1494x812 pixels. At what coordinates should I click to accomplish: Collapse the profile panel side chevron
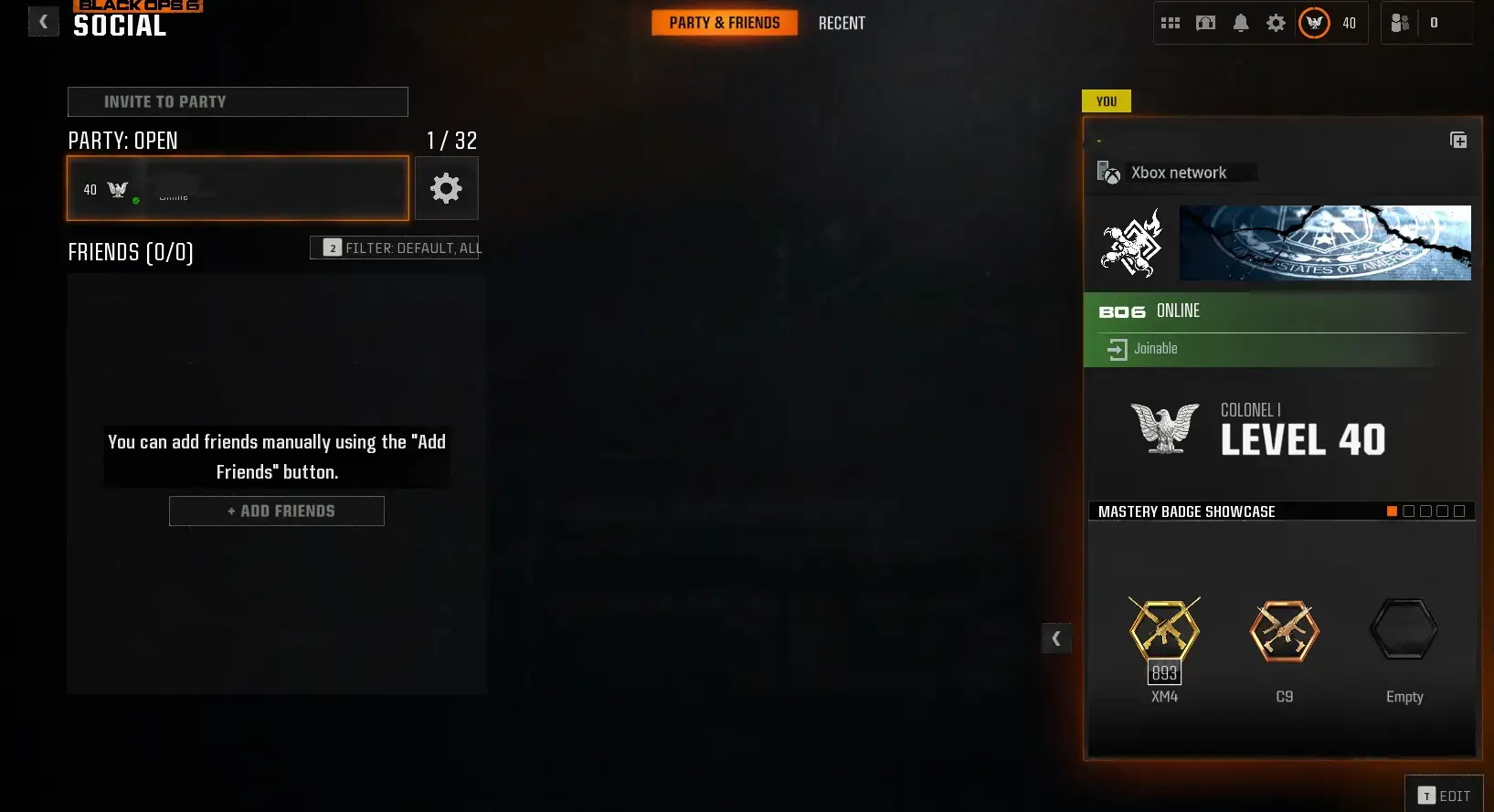click(x=1056, y=638)
